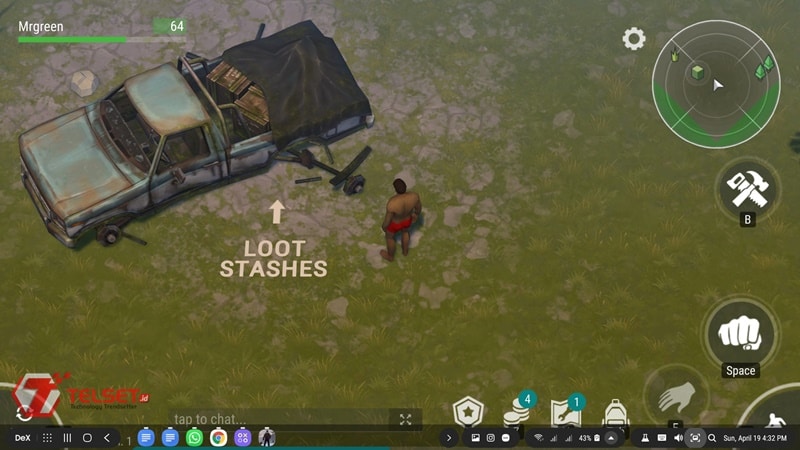
Task: Punch with the fist attack button
Action: pos(741,333)
